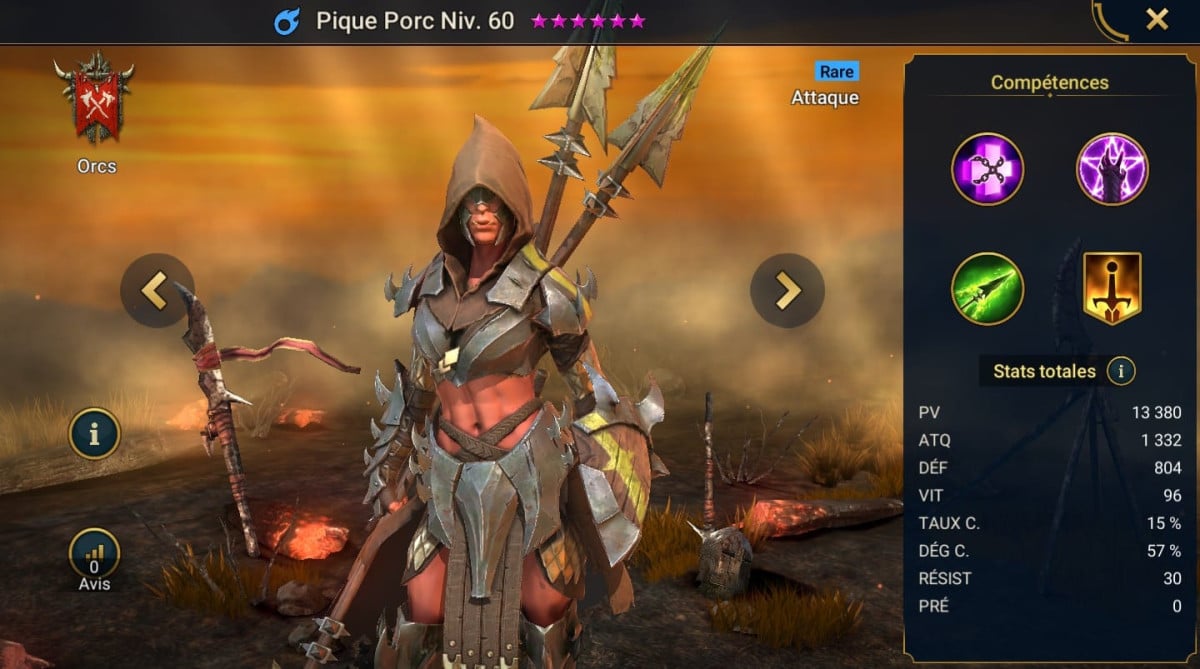The image size is (1200, 669).
Task: Select the purple pentagram skill icon
Action: pyautogui.click(x=1112, y=168)
